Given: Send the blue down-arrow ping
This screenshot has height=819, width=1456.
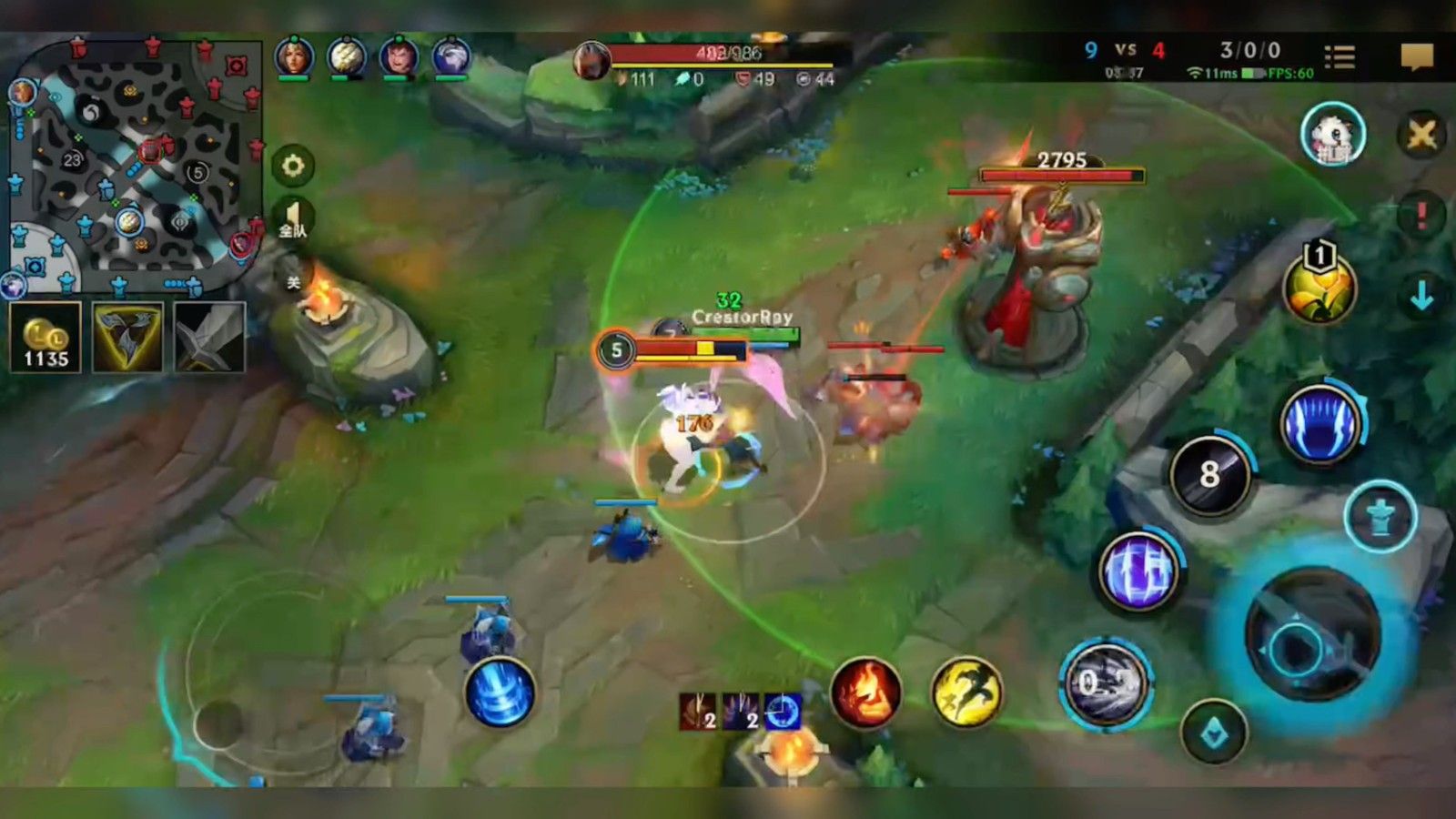Looking at the screenshot, I should point(1421,296).
